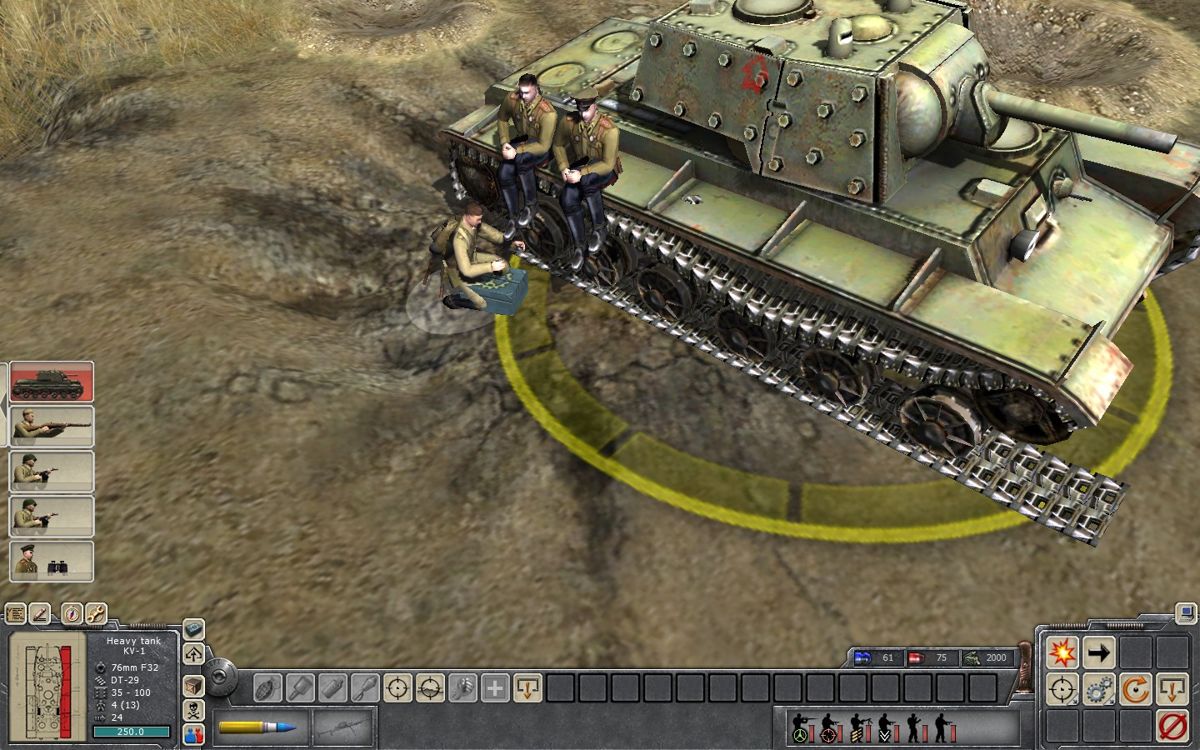Click the orange rotate command

tap(1135, 689)
